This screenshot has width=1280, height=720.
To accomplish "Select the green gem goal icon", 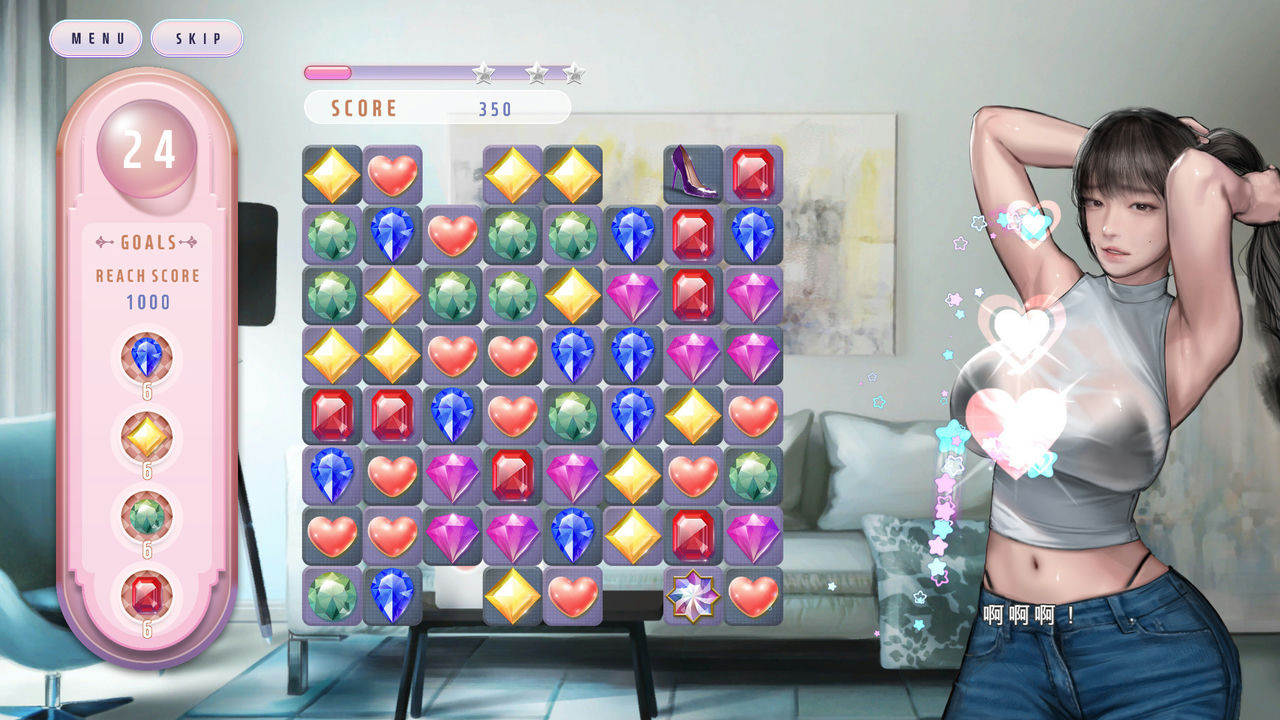I will pos(146,516).
